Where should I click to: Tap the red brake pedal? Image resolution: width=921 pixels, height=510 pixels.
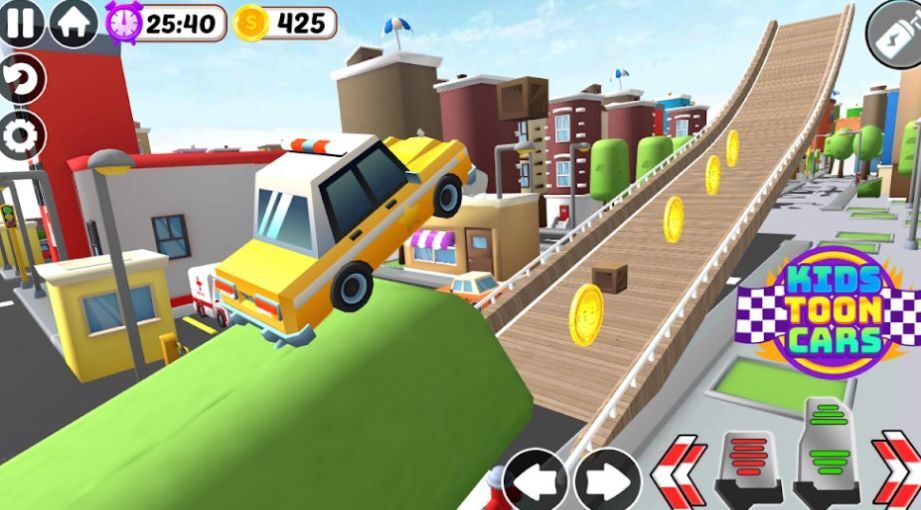(x=748, y=467)
